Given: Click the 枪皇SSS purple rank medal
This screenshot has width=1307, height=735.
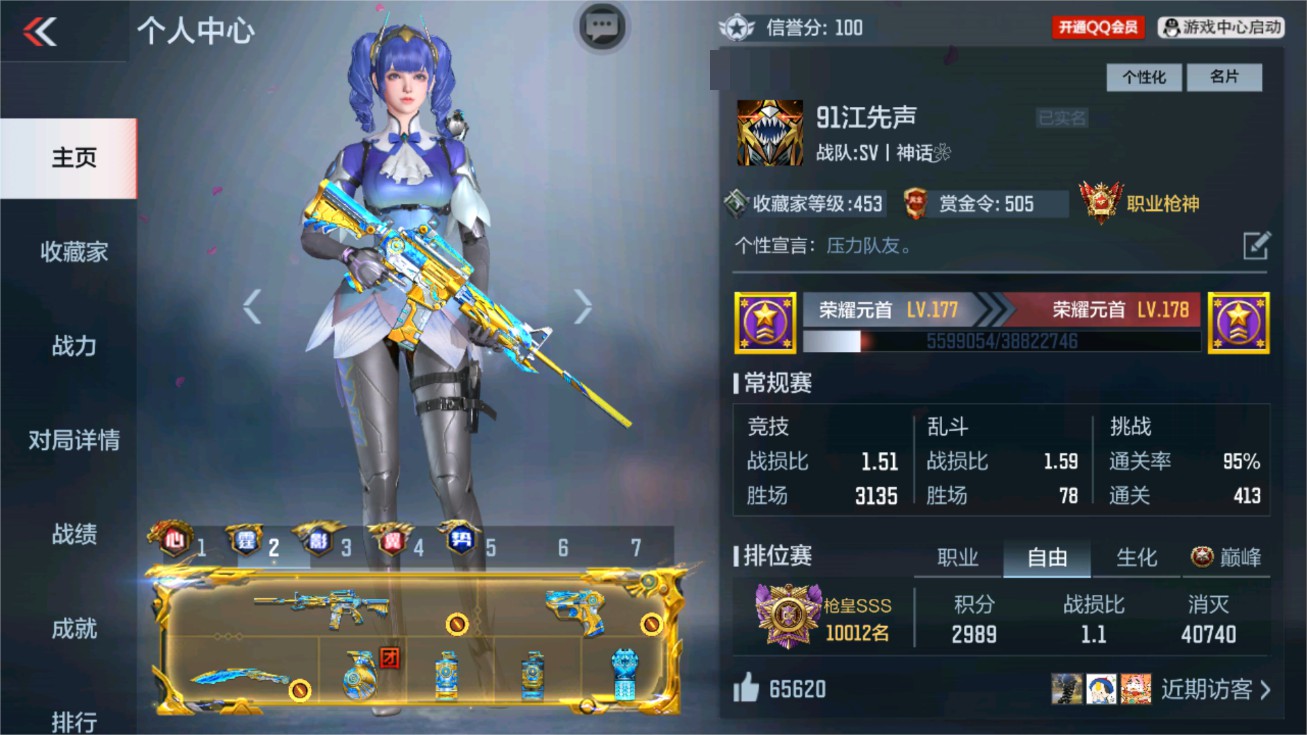Looking at the screenshot, I should point(786,616).
